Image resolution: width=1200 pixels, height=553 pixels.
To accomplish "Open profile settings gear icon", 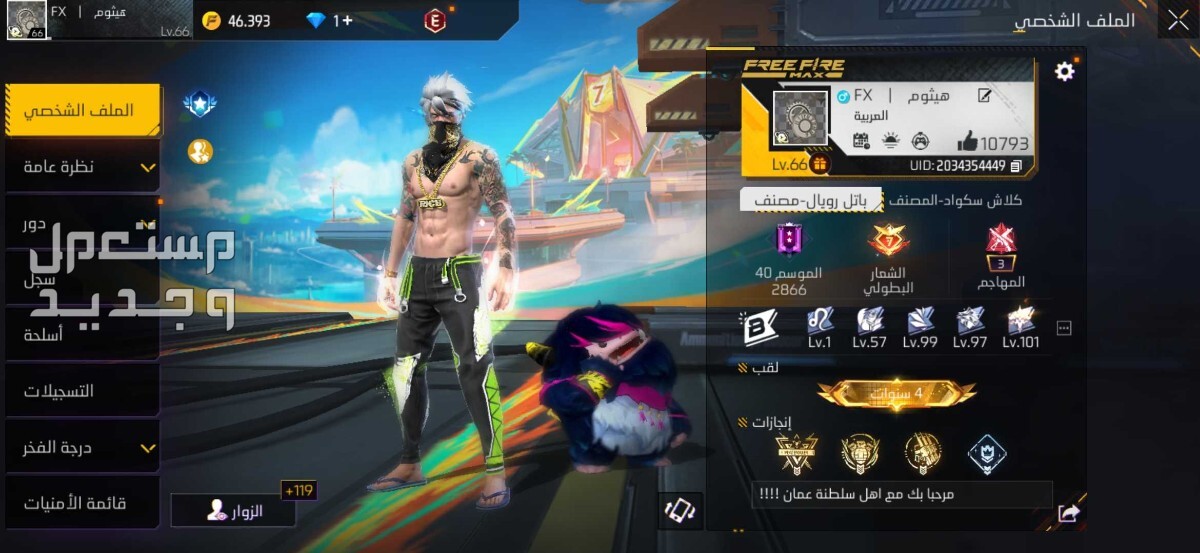I will click(x=1065, y=71).
